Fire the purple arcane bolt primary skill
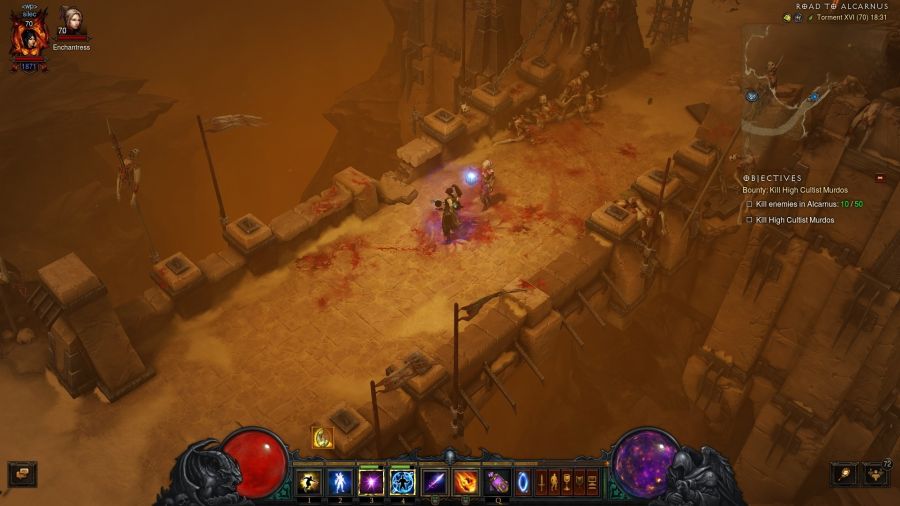This screenshot has height=506, width=900. click(x=435, y=483)
